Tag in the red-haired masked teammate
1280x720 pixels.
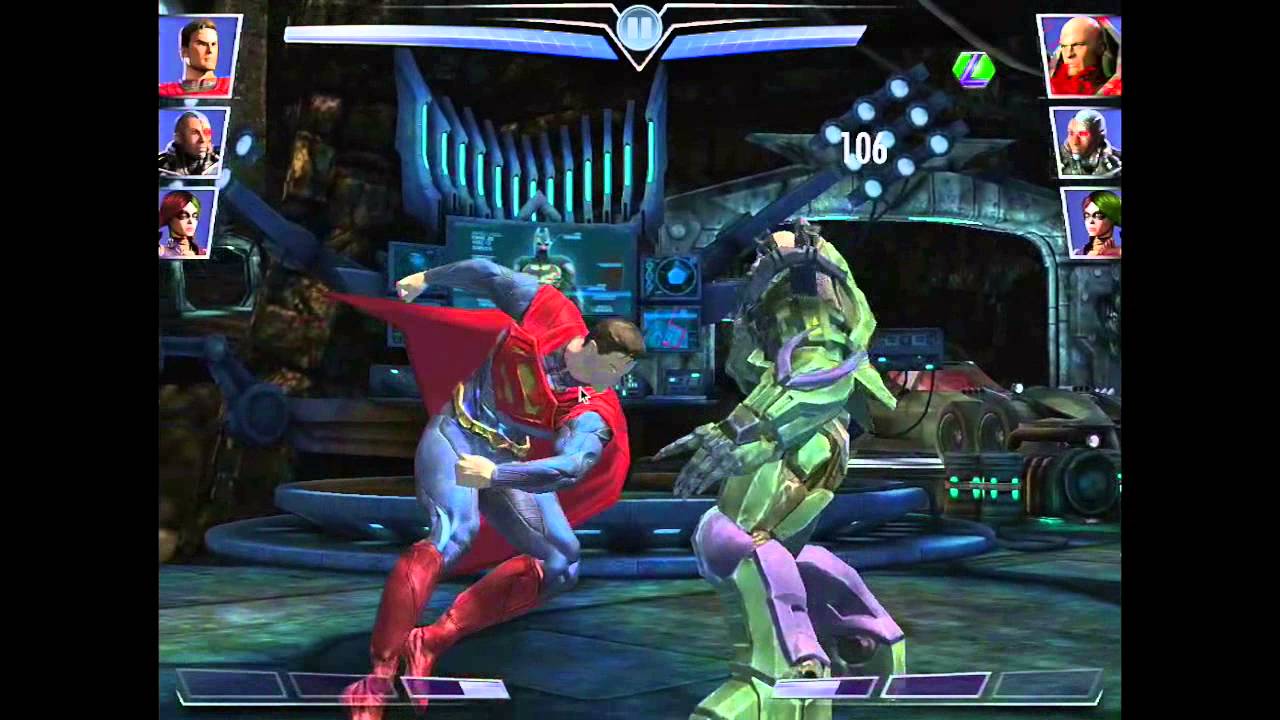tap(187, 221)
